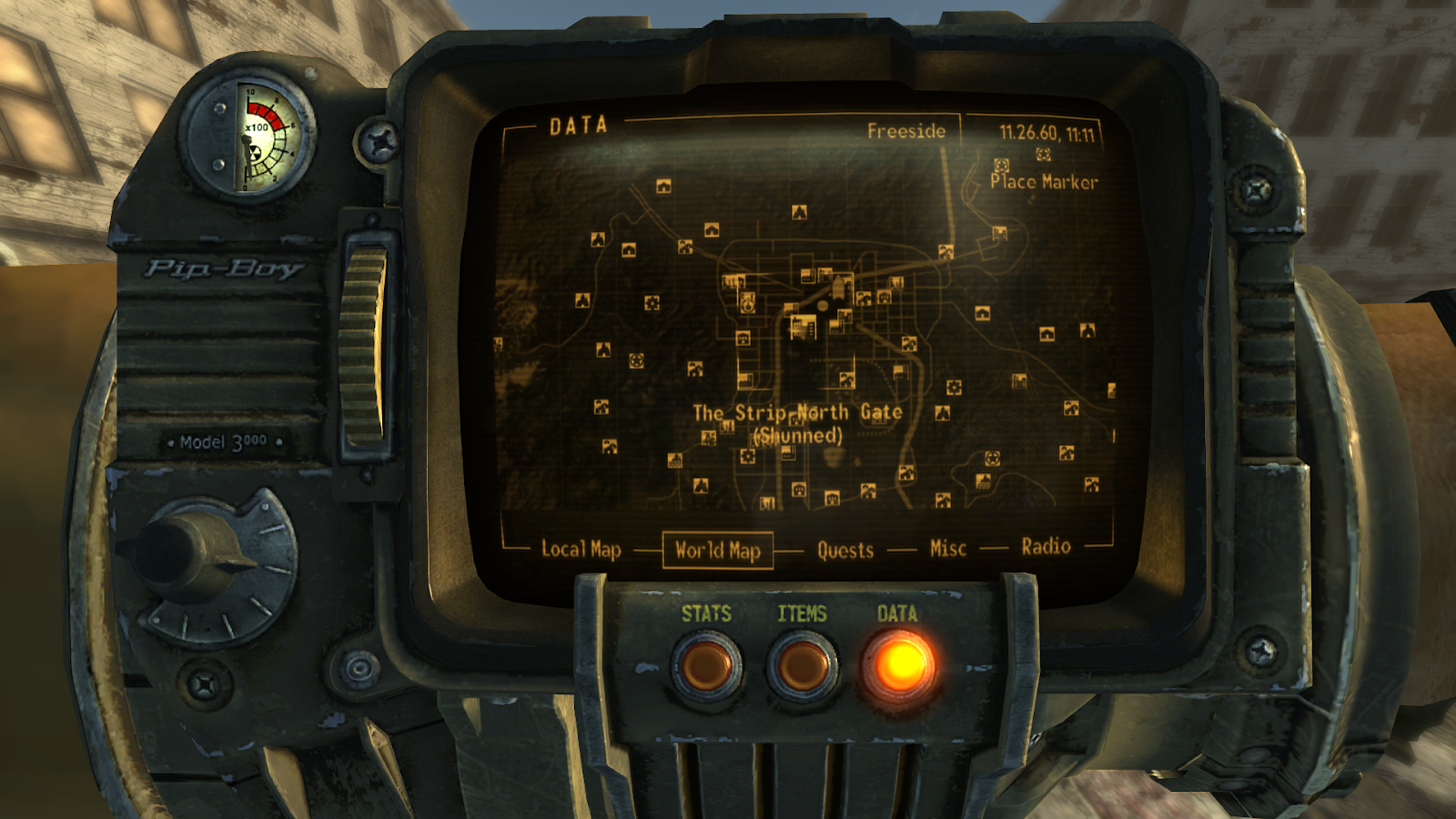The width and height of the screenshot is (1456, 819).
Task: Select the player arrow marker near map center
Action: coord(837,287)
